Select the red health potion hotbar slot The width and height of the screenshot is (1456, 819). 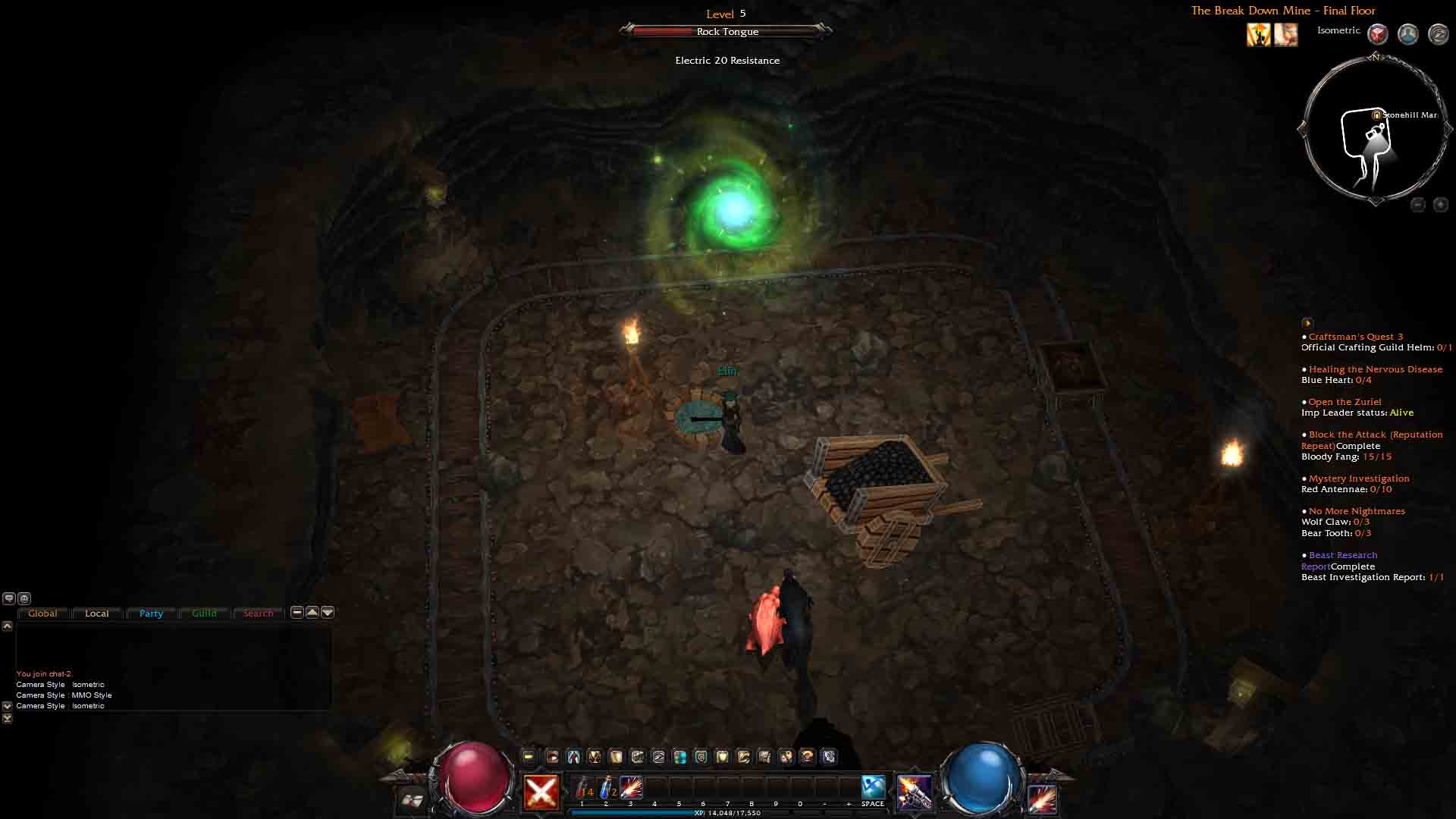[x=583, y=789]
